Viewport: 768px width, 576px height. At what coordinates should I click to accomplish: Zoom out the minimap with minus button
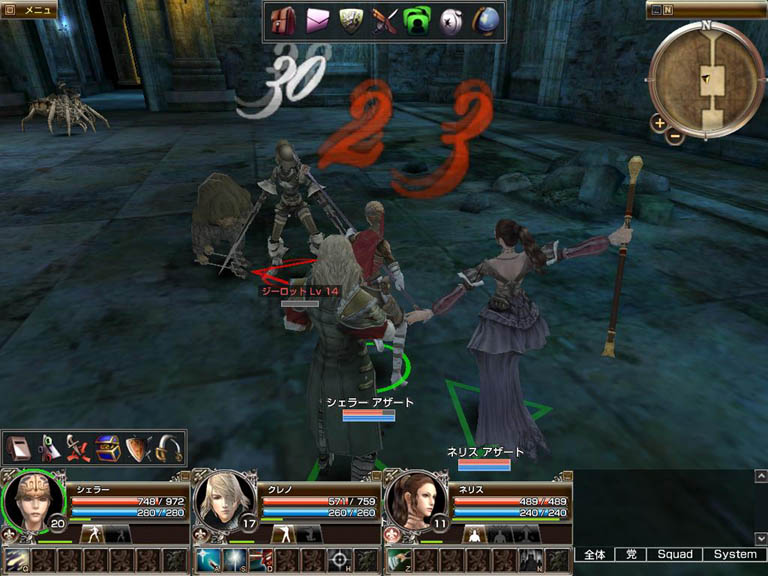pyautogui.click(x=675, y=135)
